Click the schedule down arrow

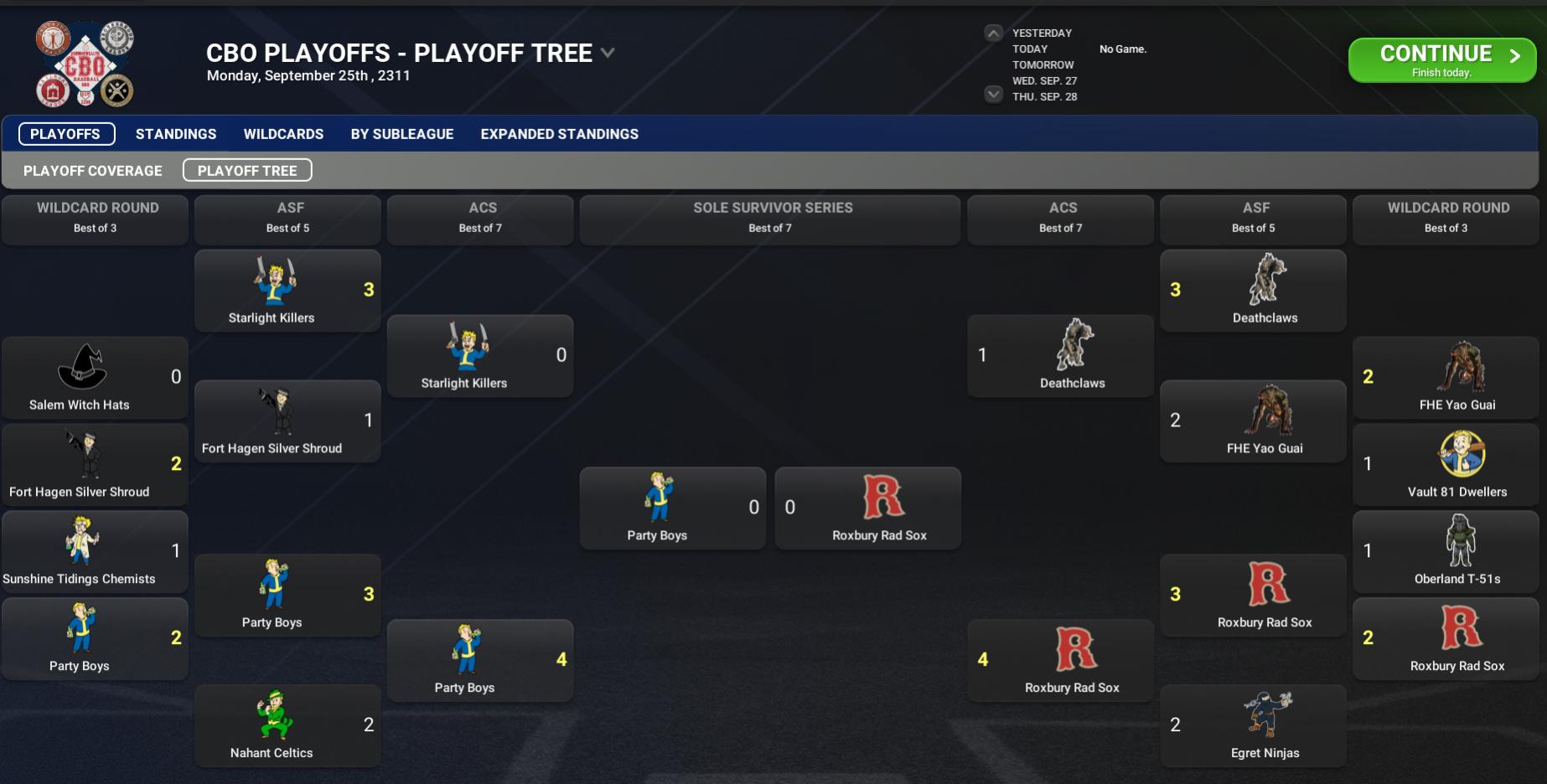tap(993, 94)
